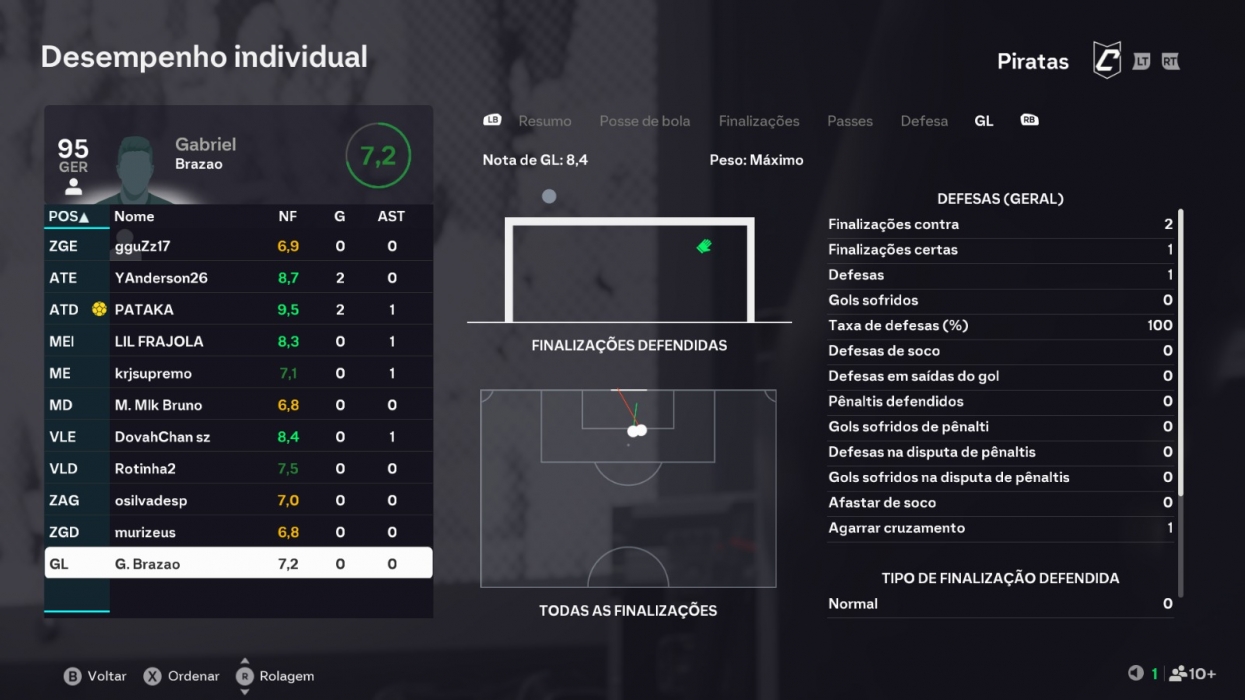Select the green saved shot marker

[704, 246]
